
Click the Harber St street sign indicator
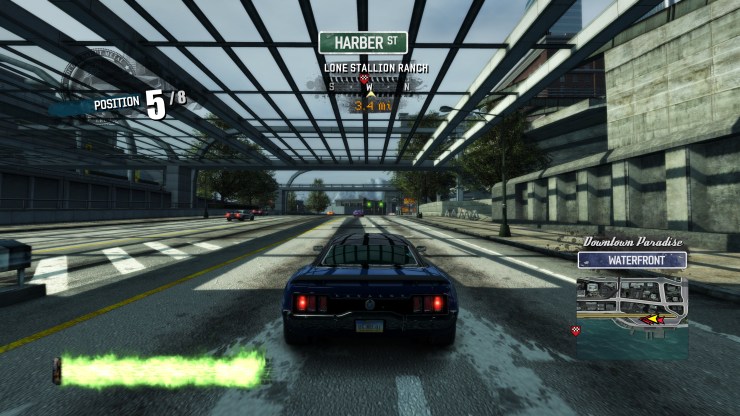pyautogui.click(x=363, y=43)
